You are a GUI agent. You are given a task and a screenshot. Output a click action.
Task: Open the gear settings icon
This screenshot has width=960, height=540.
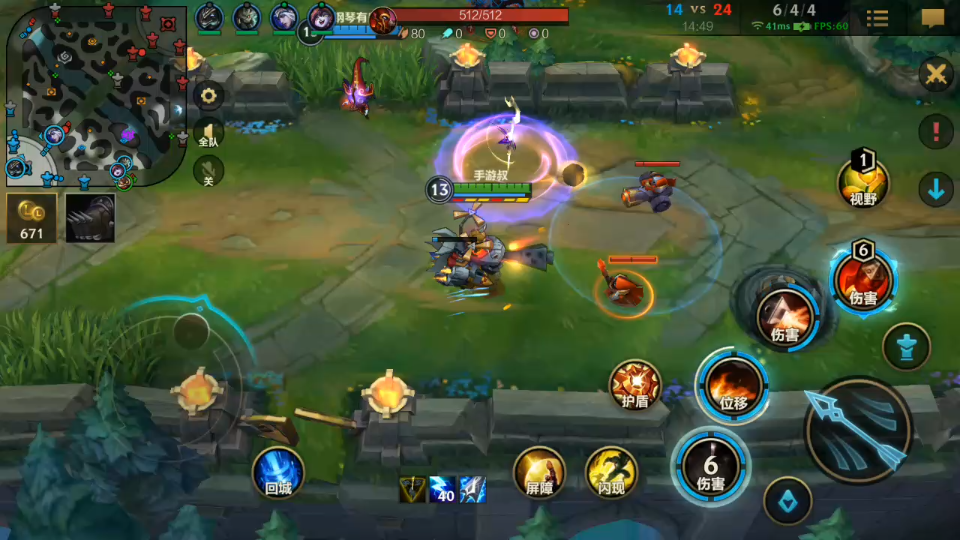click(209, 96)
